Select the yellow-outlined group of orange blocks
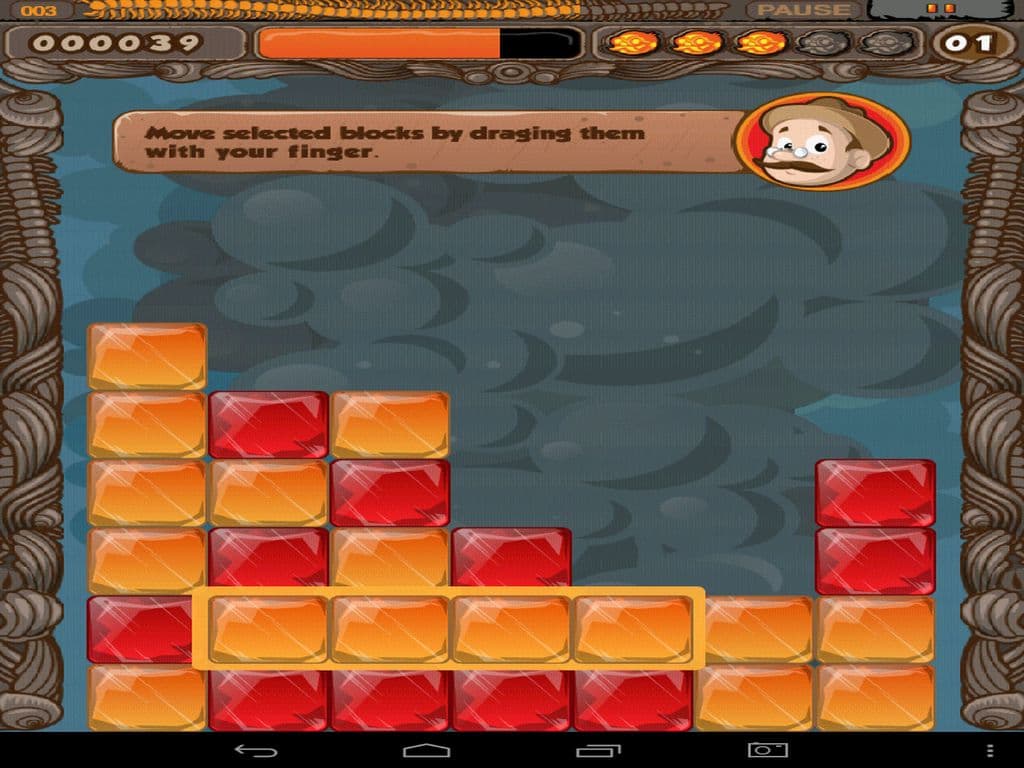The image size is (1024, 768). [x=449, y=629]
